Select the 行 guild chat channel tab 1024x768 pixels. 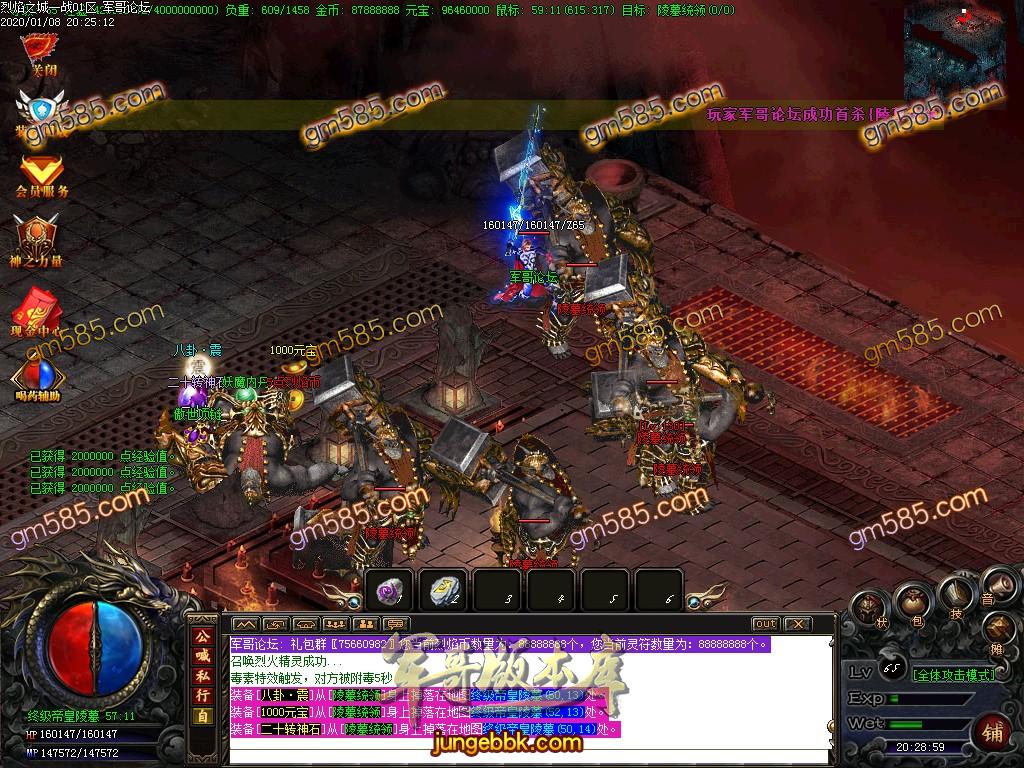[x=202, y=695]
